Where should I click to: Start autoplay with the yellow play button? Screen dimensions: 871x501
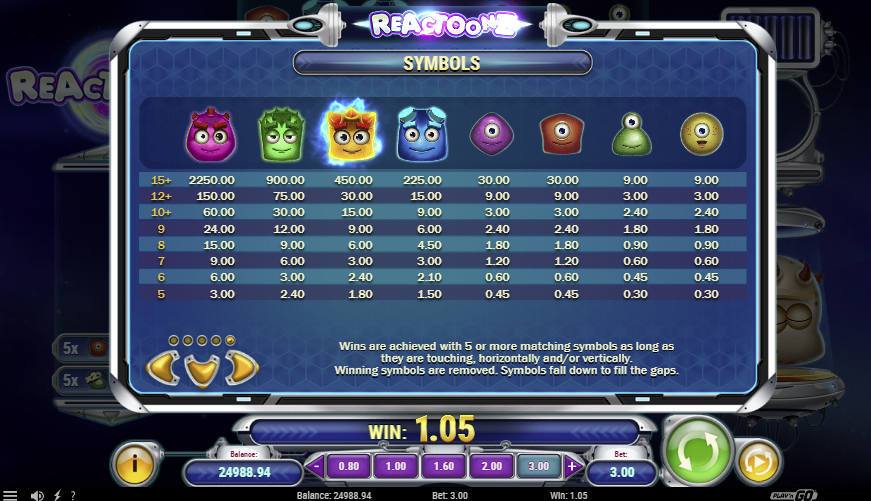pos(757,459)
